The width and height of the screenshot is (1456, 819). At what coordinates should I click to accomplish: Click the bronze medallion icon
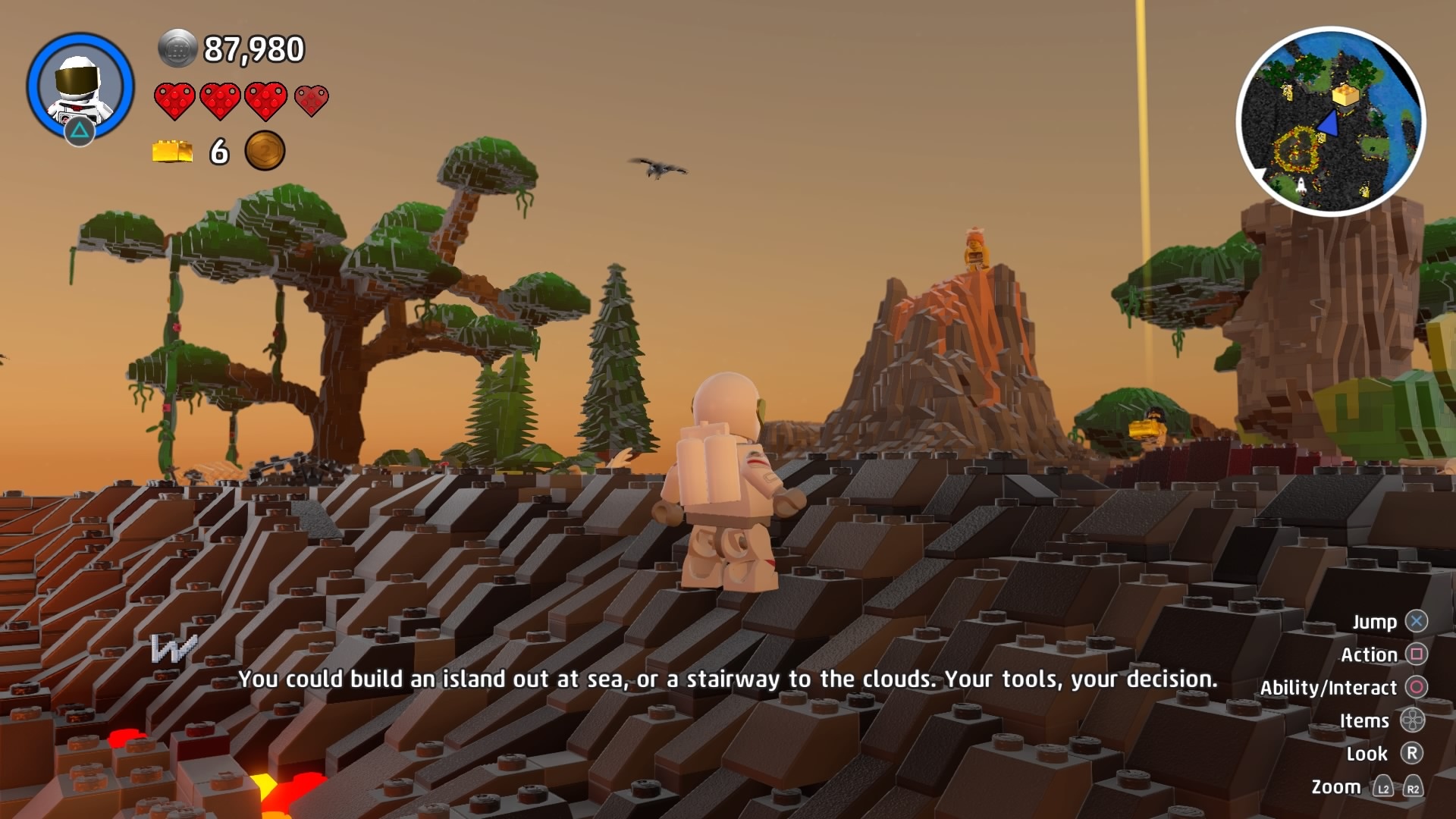tap(265, 151)
